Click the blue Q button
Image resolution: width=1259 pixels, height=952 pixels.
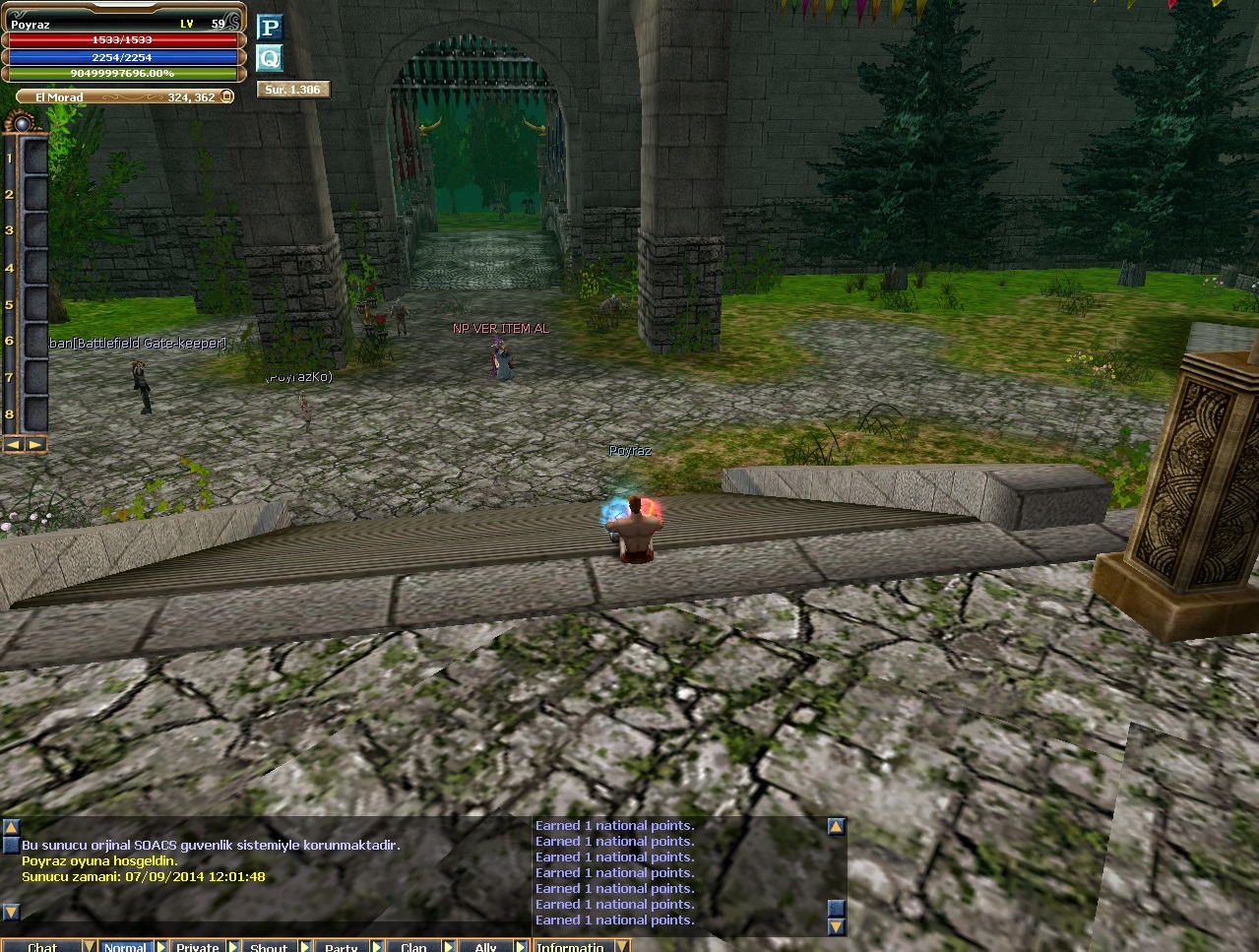[x=269, y=58]
